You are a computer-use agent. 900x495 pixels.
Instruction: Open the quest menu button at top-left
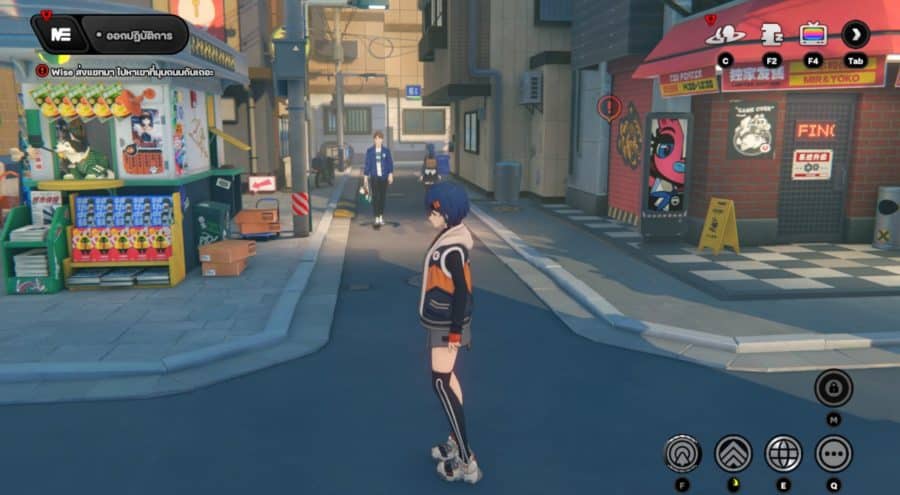click(x=60, y=35)
